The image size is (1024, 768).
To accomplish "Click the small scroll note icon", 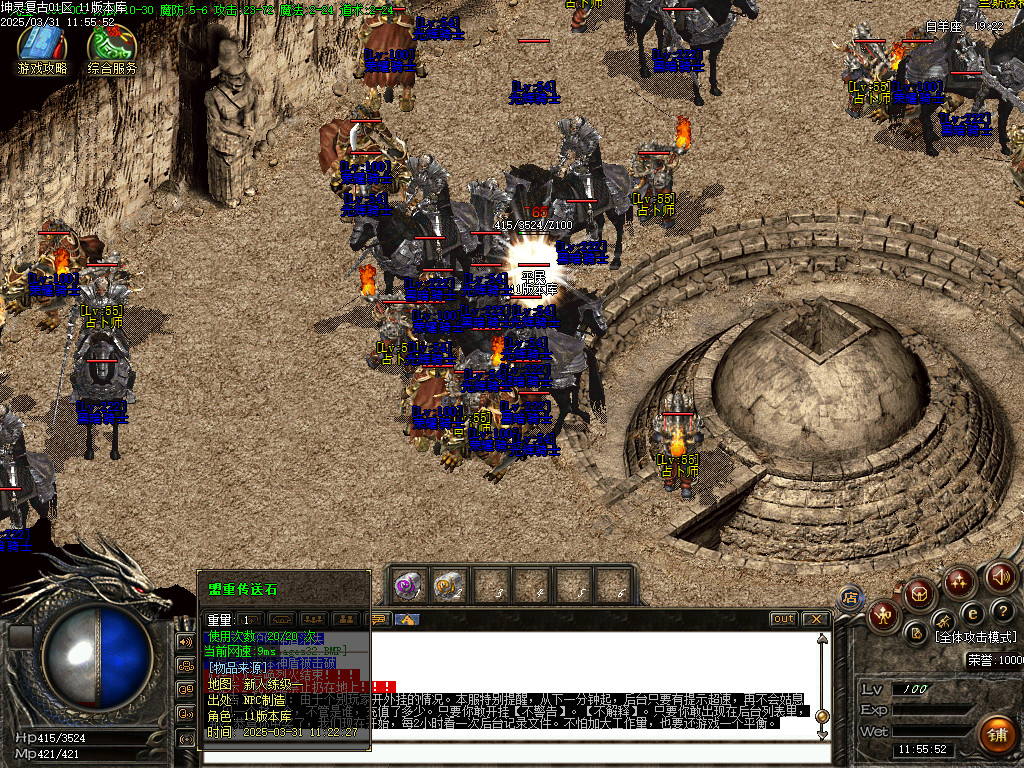I will click(916, 632).
